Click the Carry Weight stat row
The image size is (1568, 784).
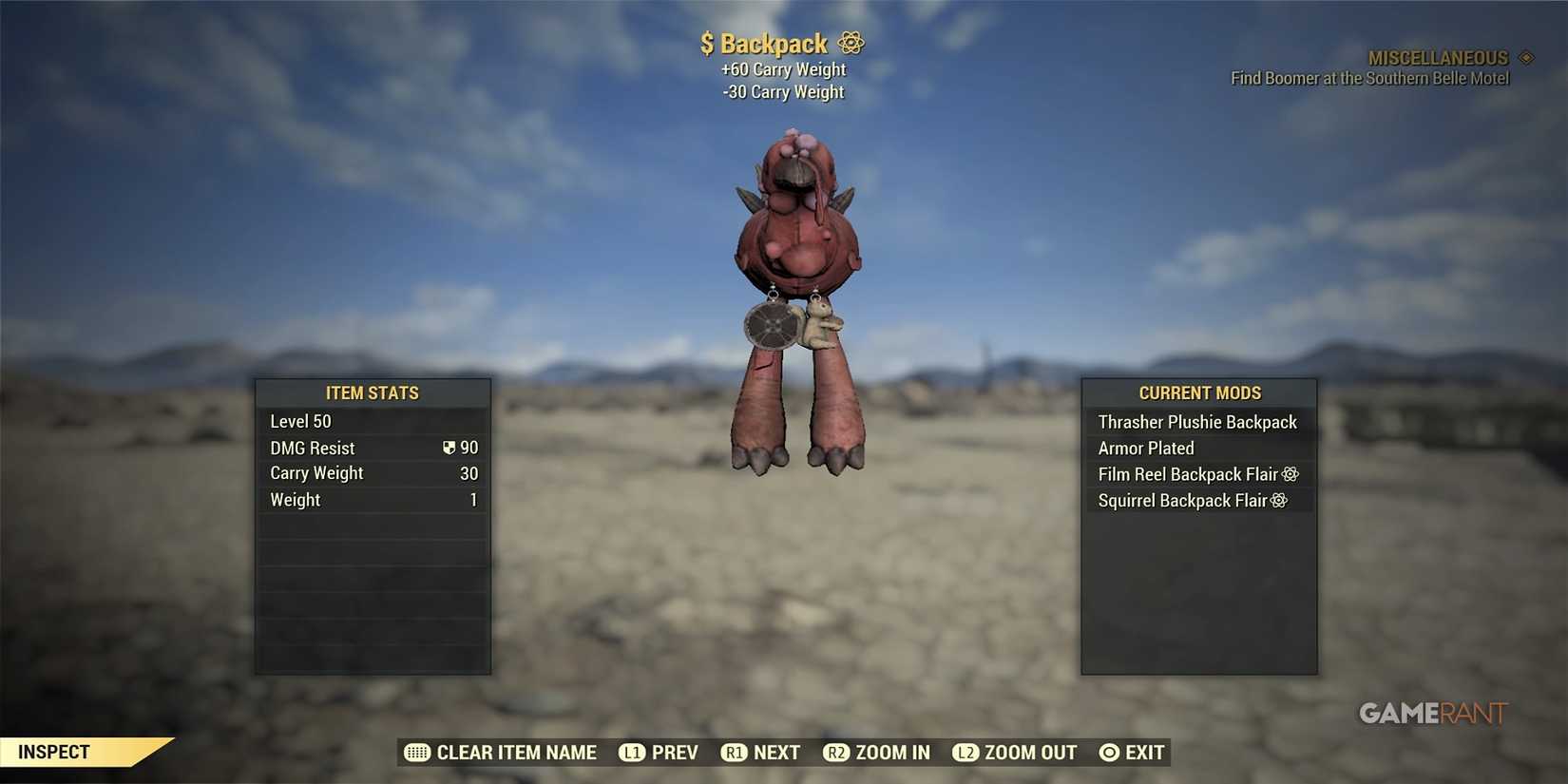click(x=316, y=472)
